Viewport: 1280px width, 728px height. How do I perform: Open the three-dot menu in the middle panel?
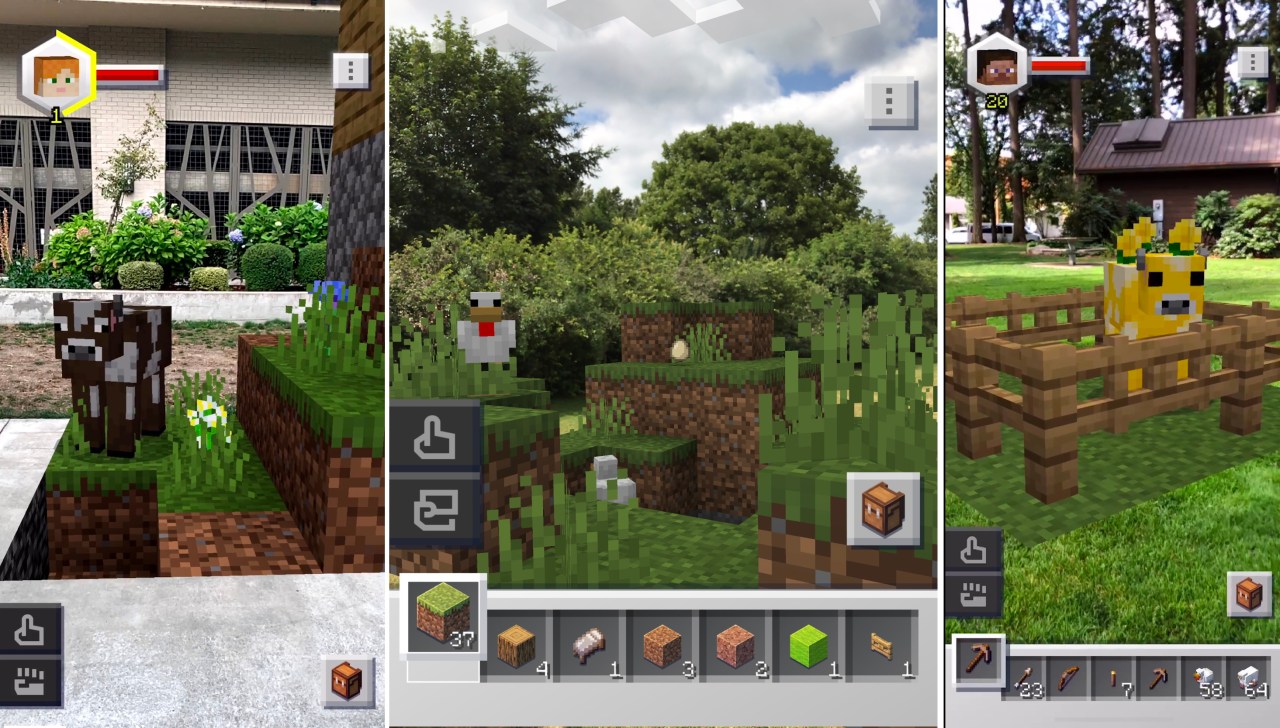[890, 99]
